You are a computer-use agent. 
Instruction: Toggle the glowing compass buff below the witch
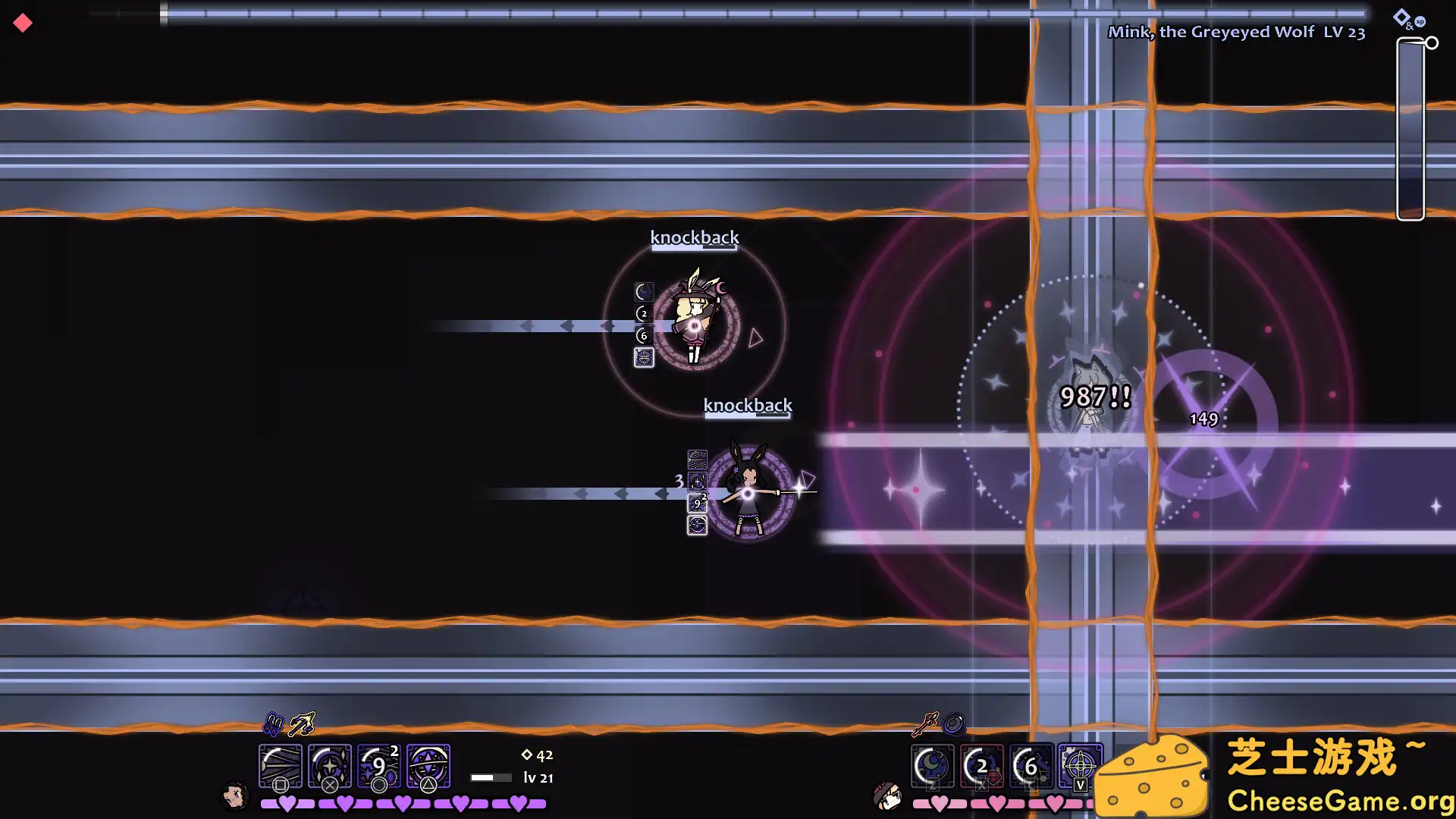644,357
